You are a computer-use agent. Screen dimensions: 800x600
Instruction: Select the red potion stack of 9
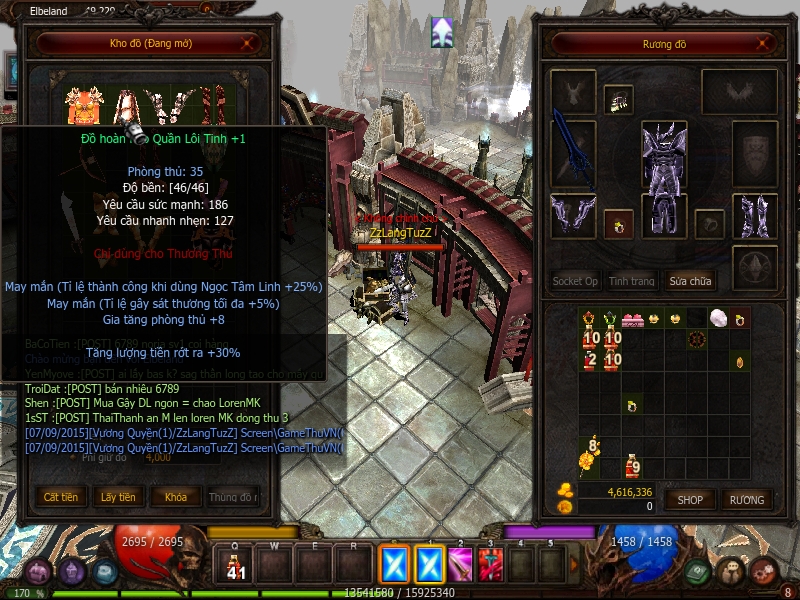632,465
